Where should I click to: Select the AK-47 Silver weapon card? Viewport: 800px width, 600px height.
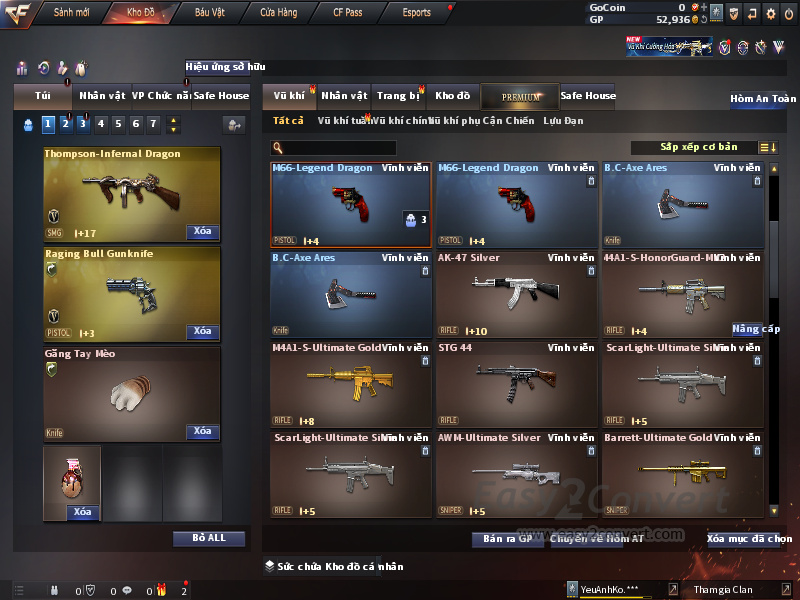click(x=516, y=293)
